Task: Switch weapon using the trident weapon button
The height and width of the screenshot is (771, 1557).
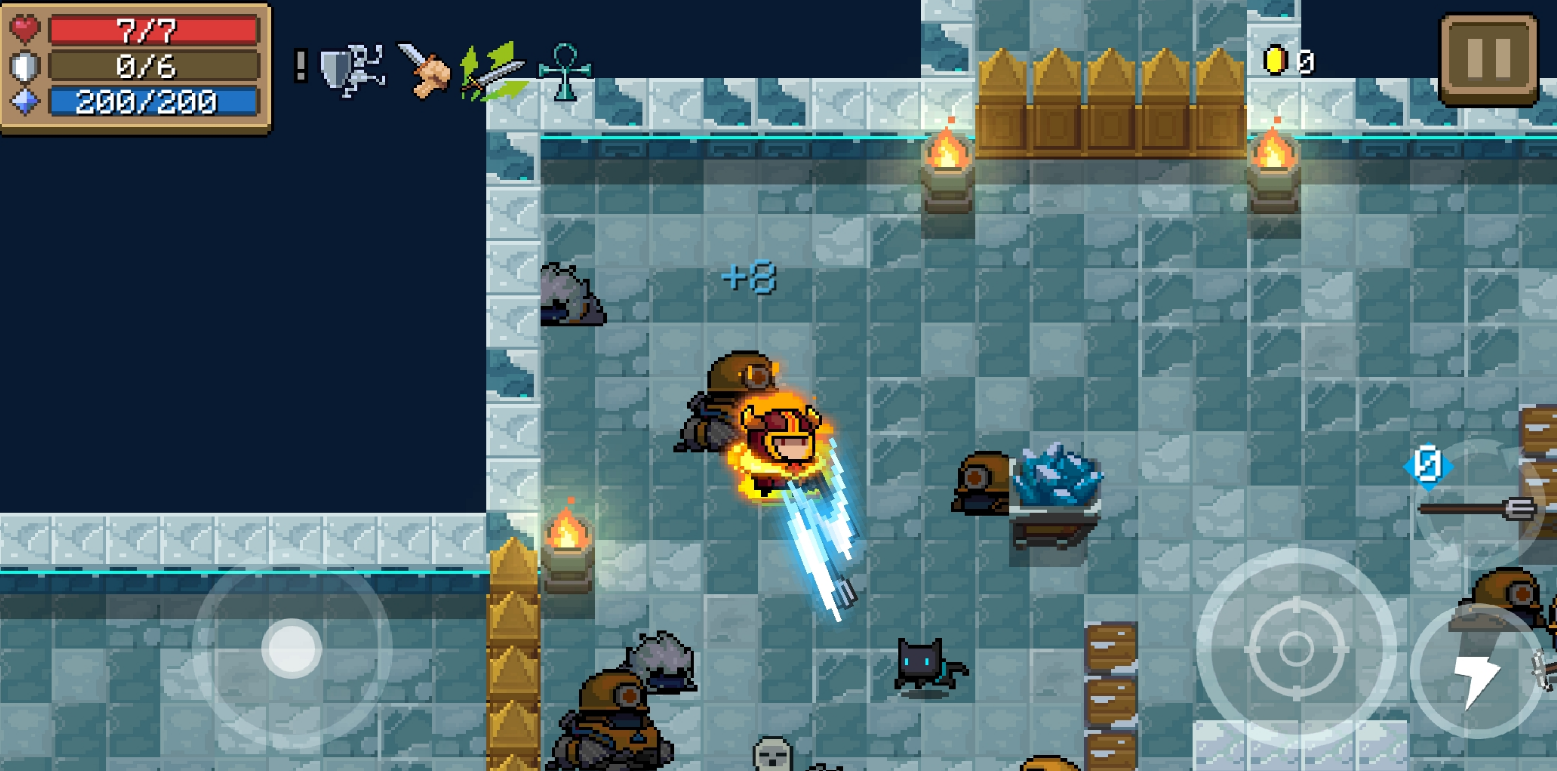Action: pos(1476,508)
